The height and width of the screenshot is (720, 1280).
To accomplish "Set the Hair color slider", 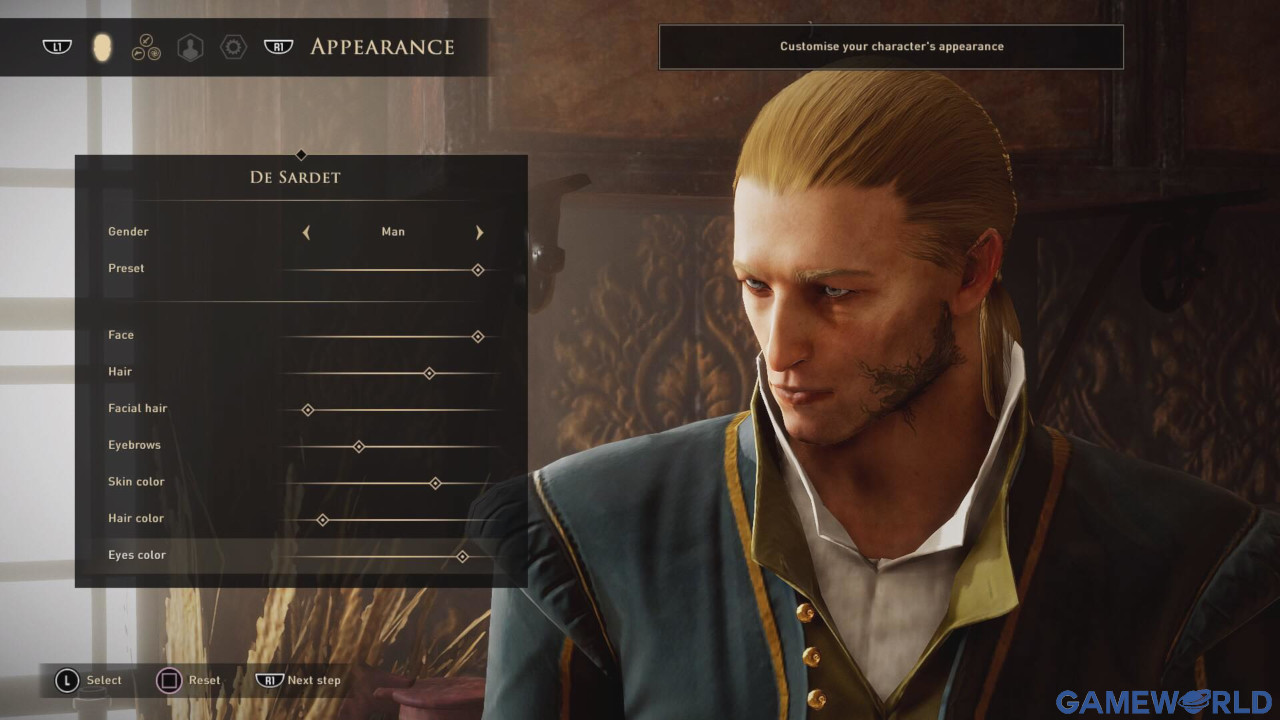I will click(x=322, y=520).
